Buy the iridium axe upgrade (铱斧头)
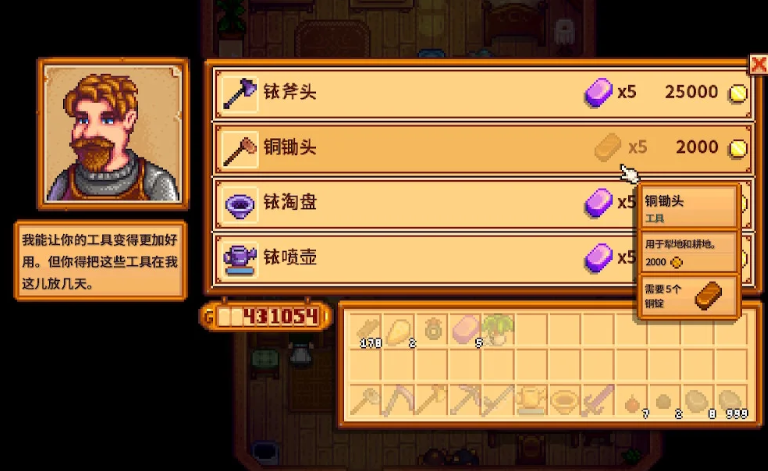Image resolution: width=768 pixels, height=471 pixels. 480,93
